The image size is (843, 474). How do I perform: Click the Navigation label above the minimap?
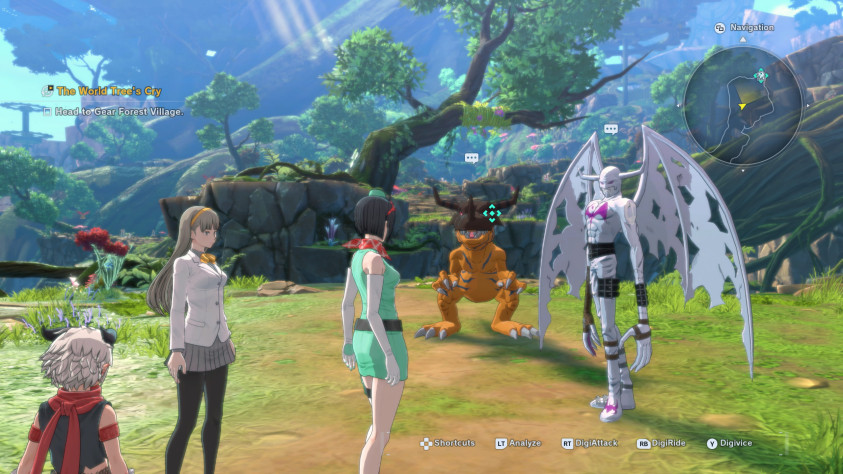tap(751, 27)
